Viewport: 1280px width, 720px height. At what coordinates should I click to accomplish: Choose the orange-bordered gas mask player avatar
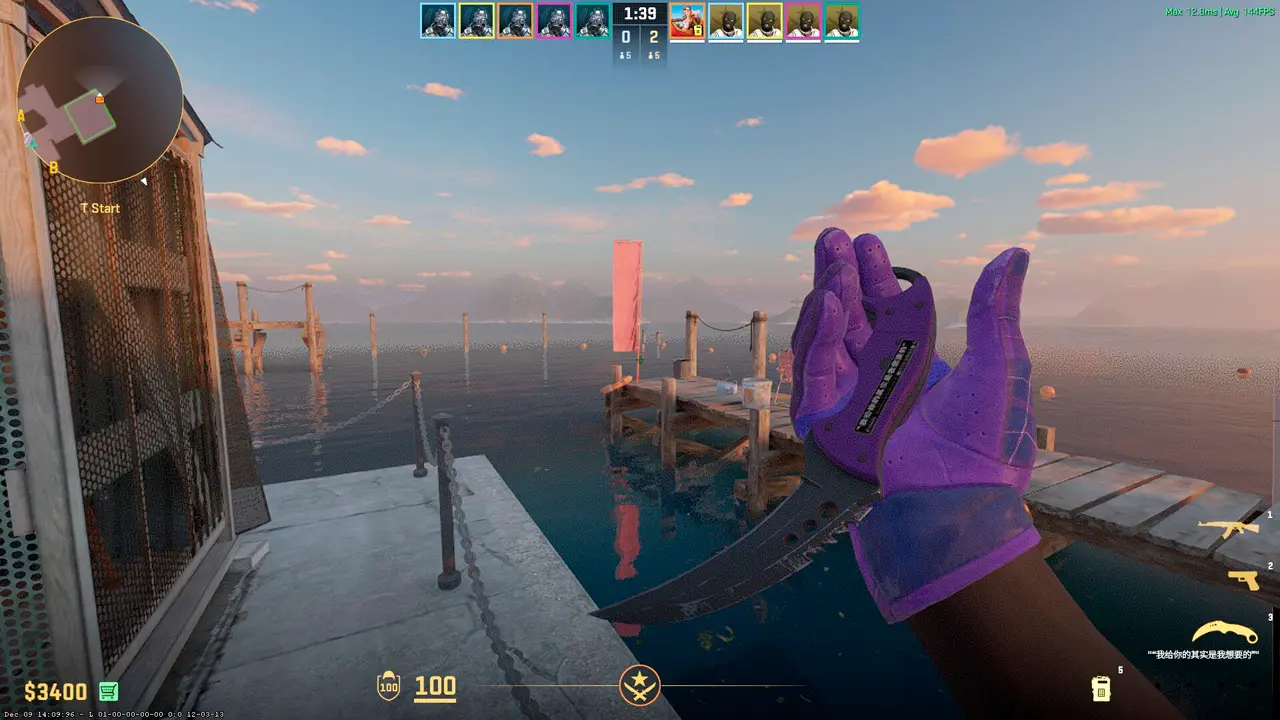tap(516, 21)
